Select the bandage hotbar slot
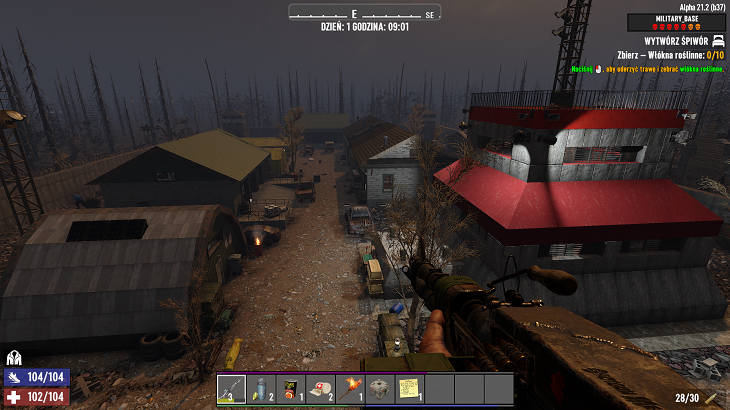 [321, 389]
